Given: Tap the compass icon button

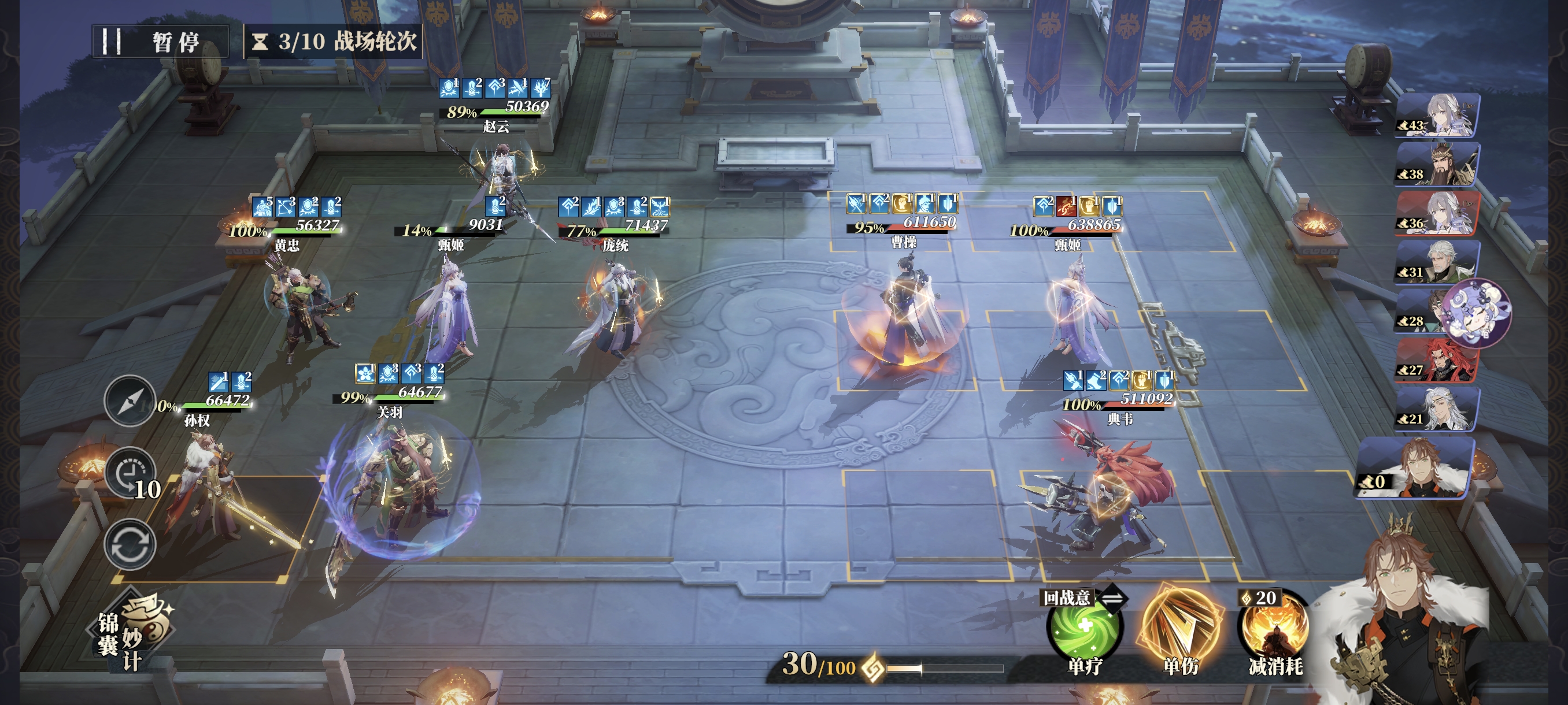Looking at the screenshot, I should click(x=130, y=402).
